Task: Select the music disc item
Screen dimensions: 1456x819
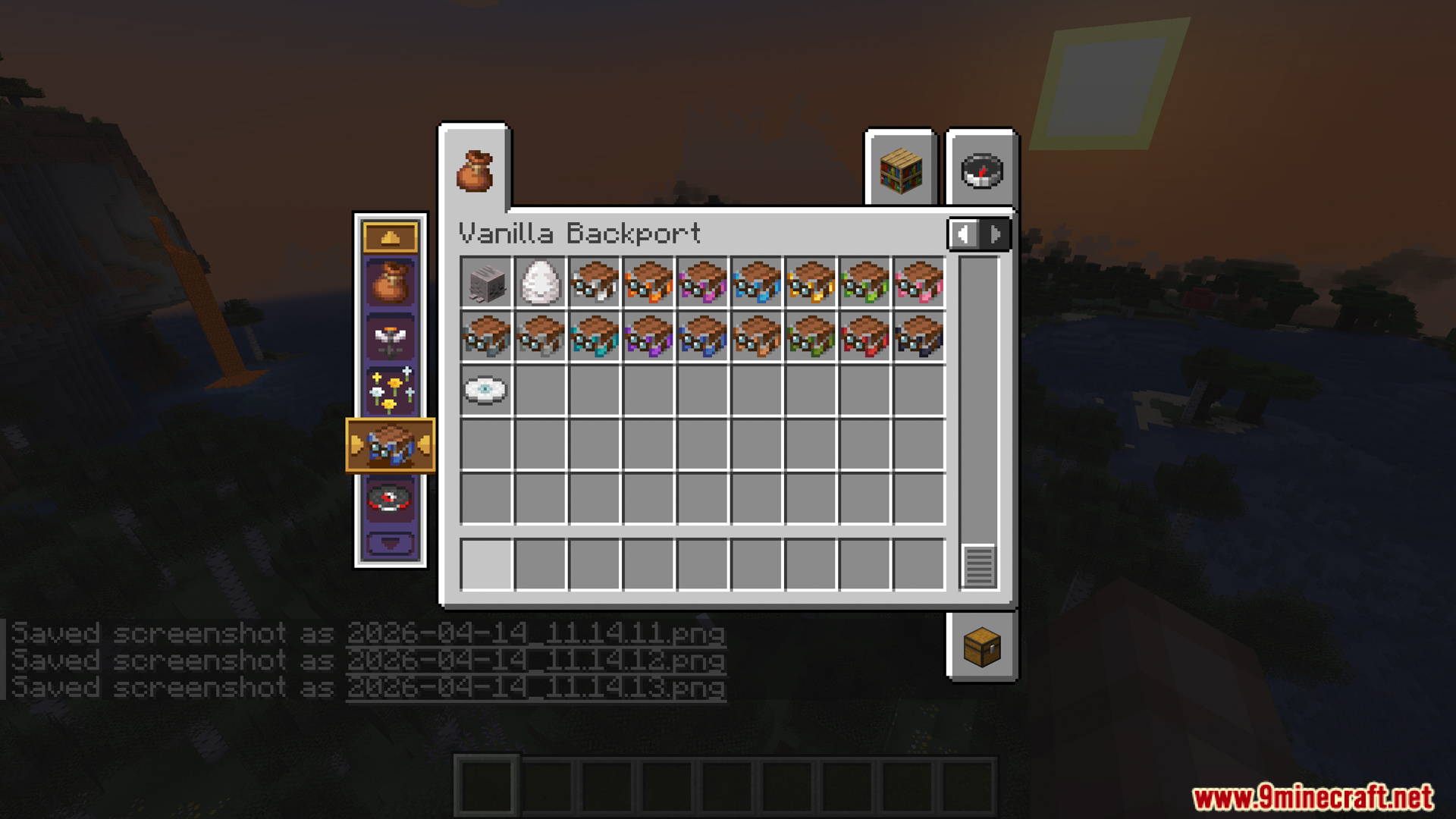Action: point(485,391)
